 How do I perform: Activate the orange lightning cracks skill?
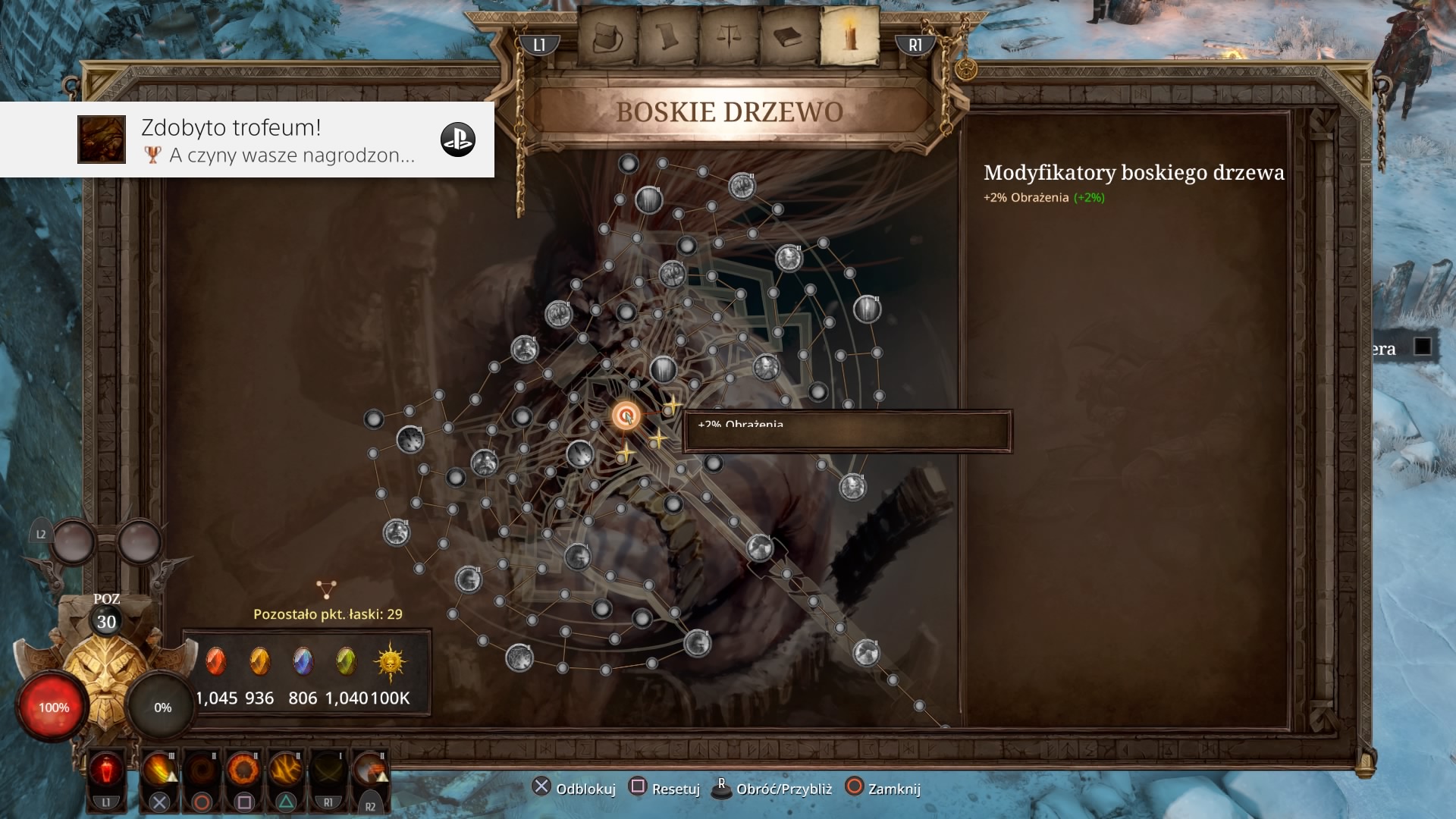[x=286, y=771]
